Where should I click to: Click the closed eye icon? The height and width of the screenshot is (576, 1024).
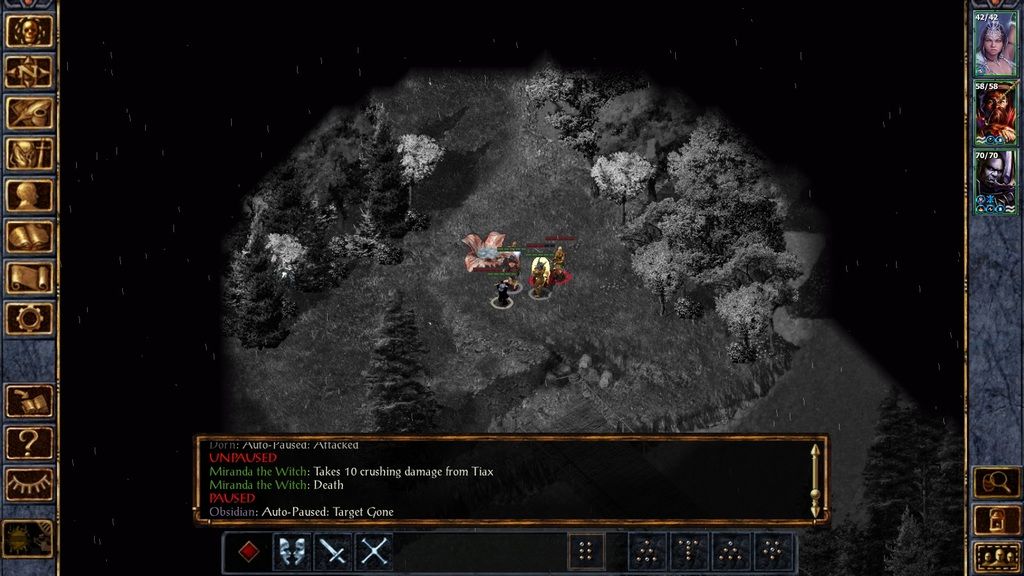[x=29, y=483]
